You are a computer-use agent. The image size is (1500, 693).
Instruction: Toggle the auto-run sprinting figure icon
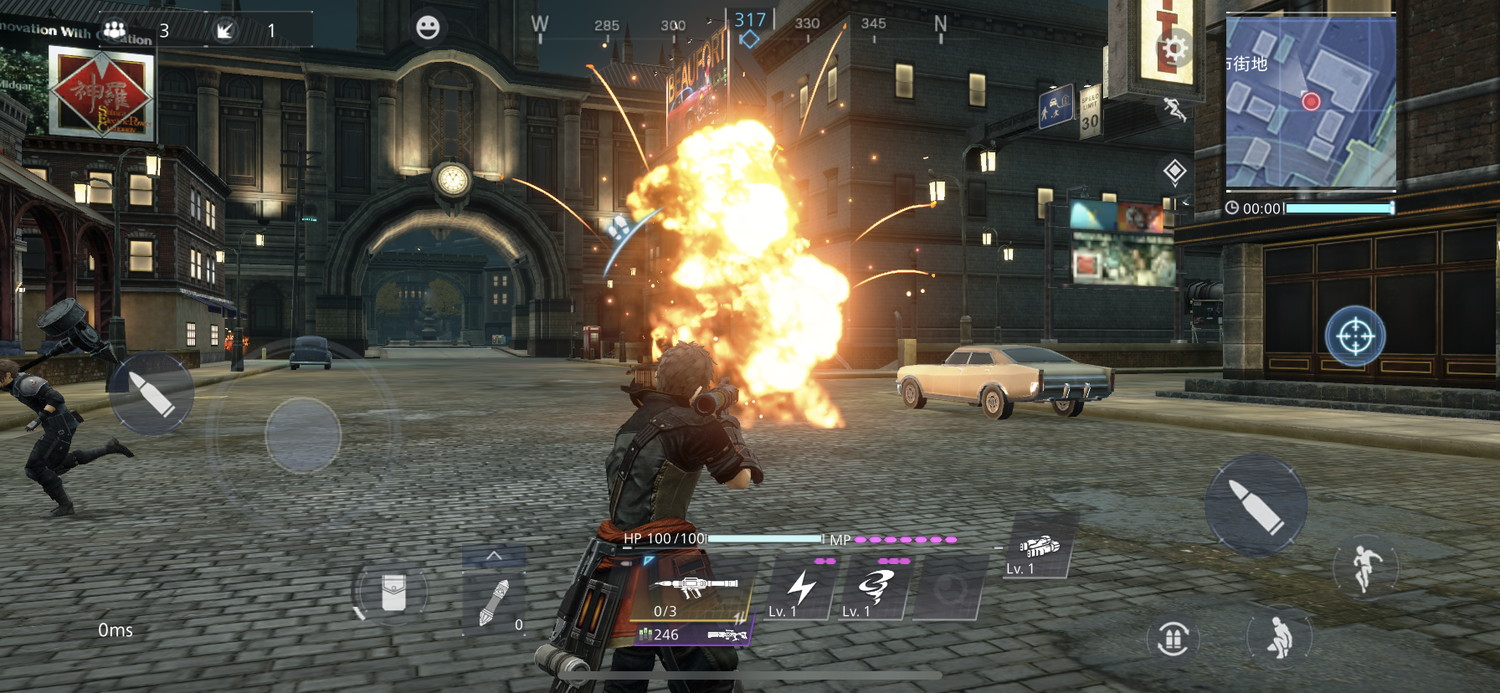click(x=1174, y=109)
